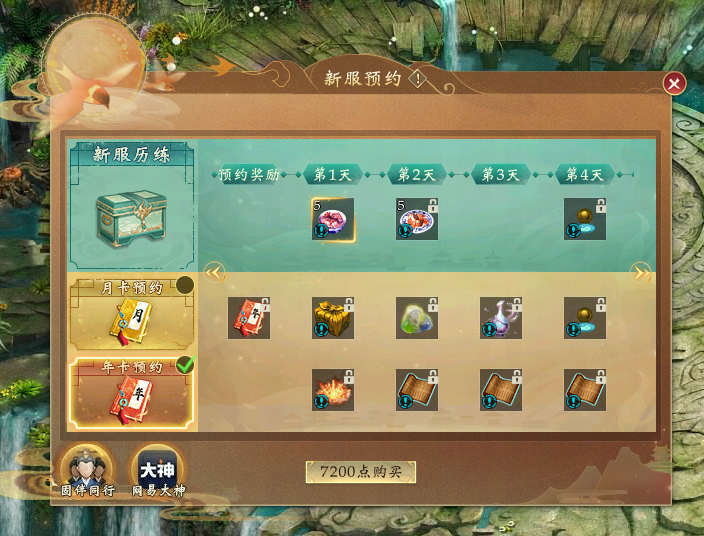
Task: Select the pink day 1 reward item
Action: (x=333, y=219)
